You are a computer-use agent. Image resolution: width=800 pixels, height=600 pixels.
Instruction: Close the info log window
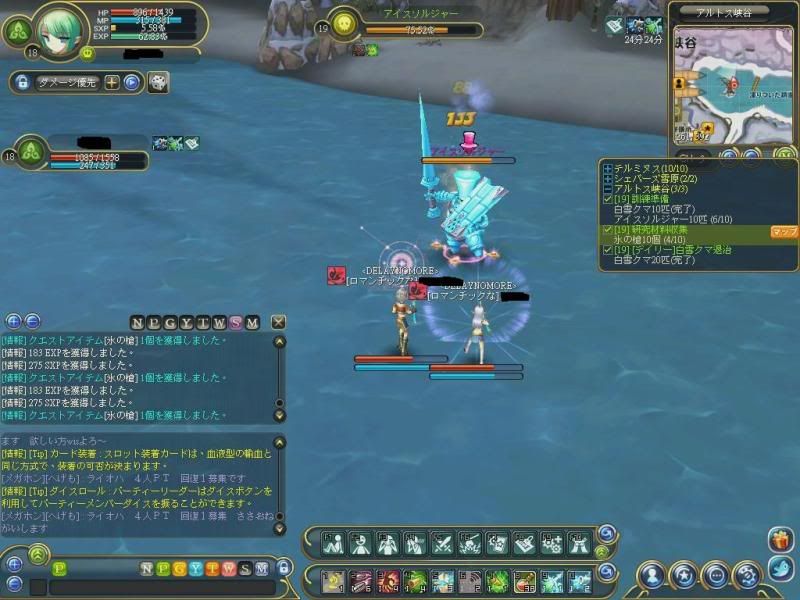point(278,322)
